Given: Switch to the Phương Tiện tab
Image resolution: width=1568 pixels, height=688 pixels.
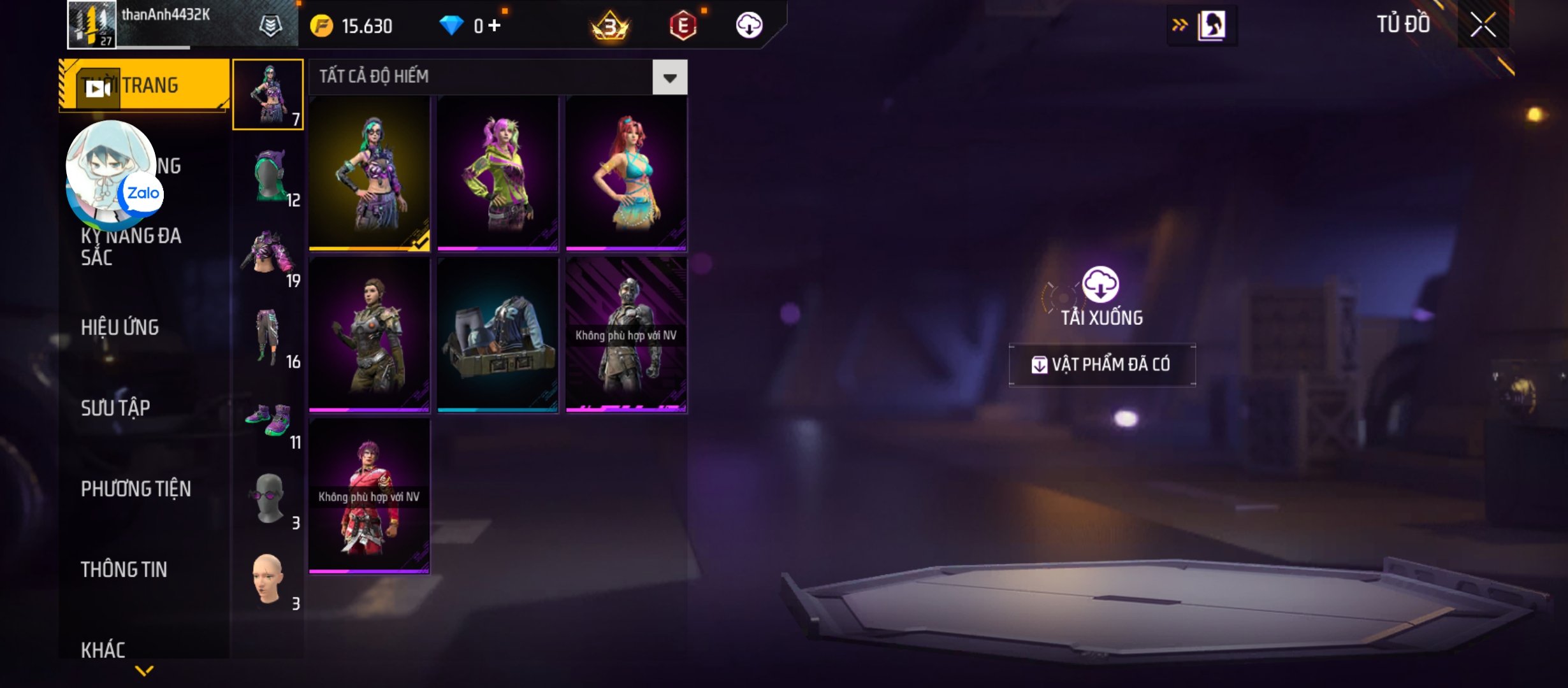Looking at the screenshot, I should click(136, 489).
